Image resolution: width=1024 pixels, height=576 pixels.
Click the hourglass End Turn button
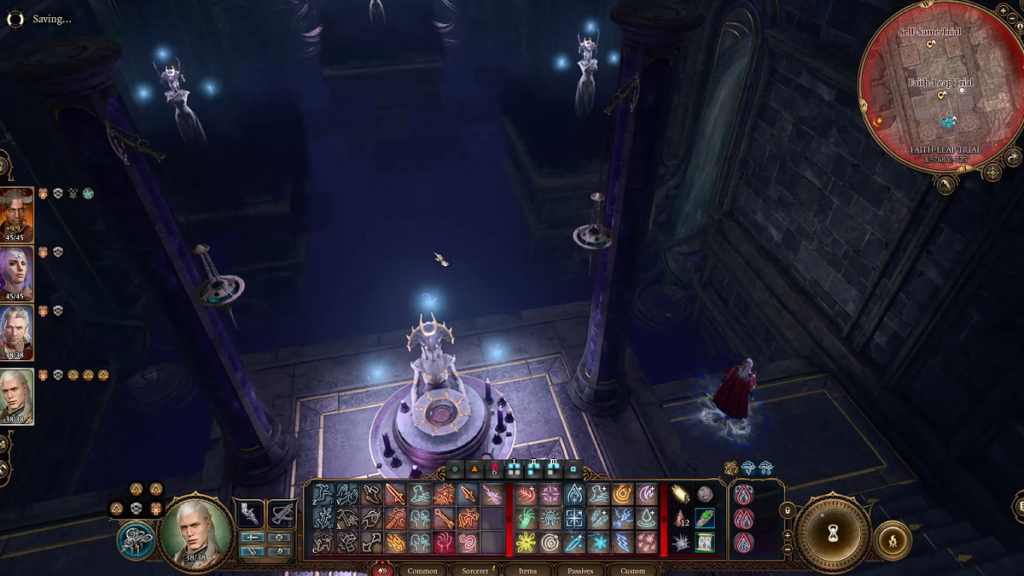[832, 531]
